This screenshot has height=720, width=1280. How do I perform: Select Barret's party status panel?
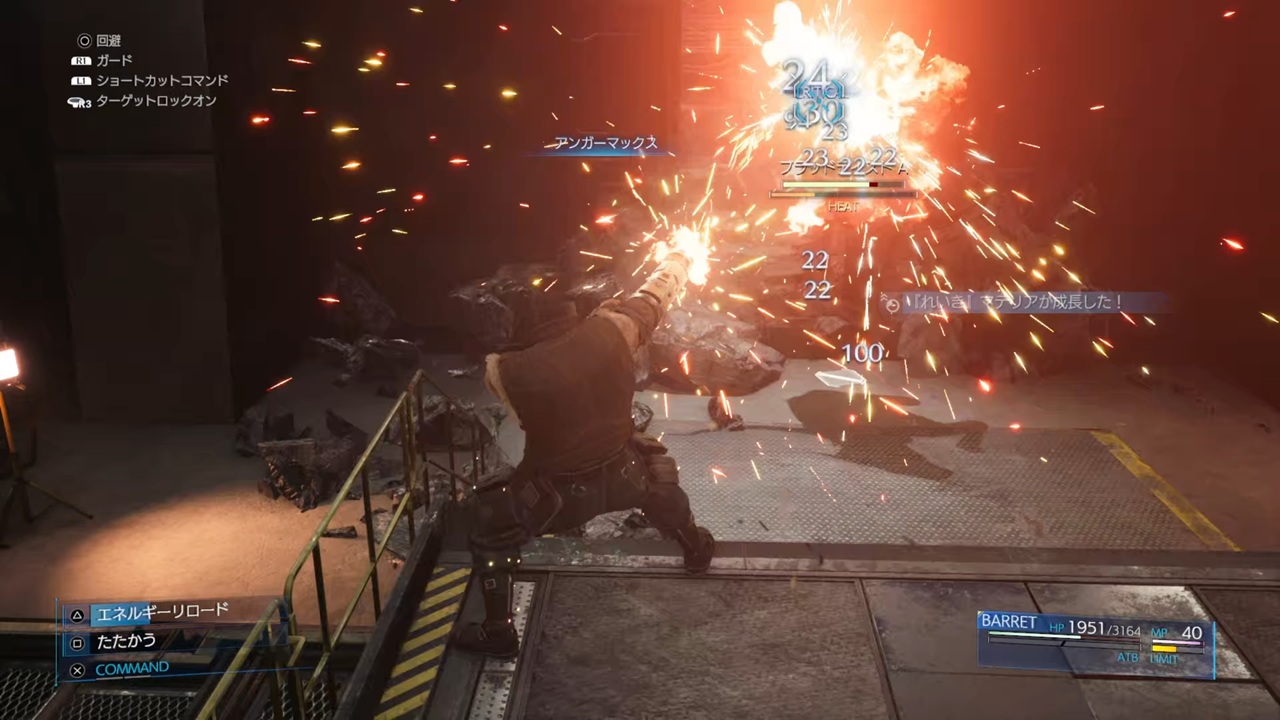(x=1094, y=638)
